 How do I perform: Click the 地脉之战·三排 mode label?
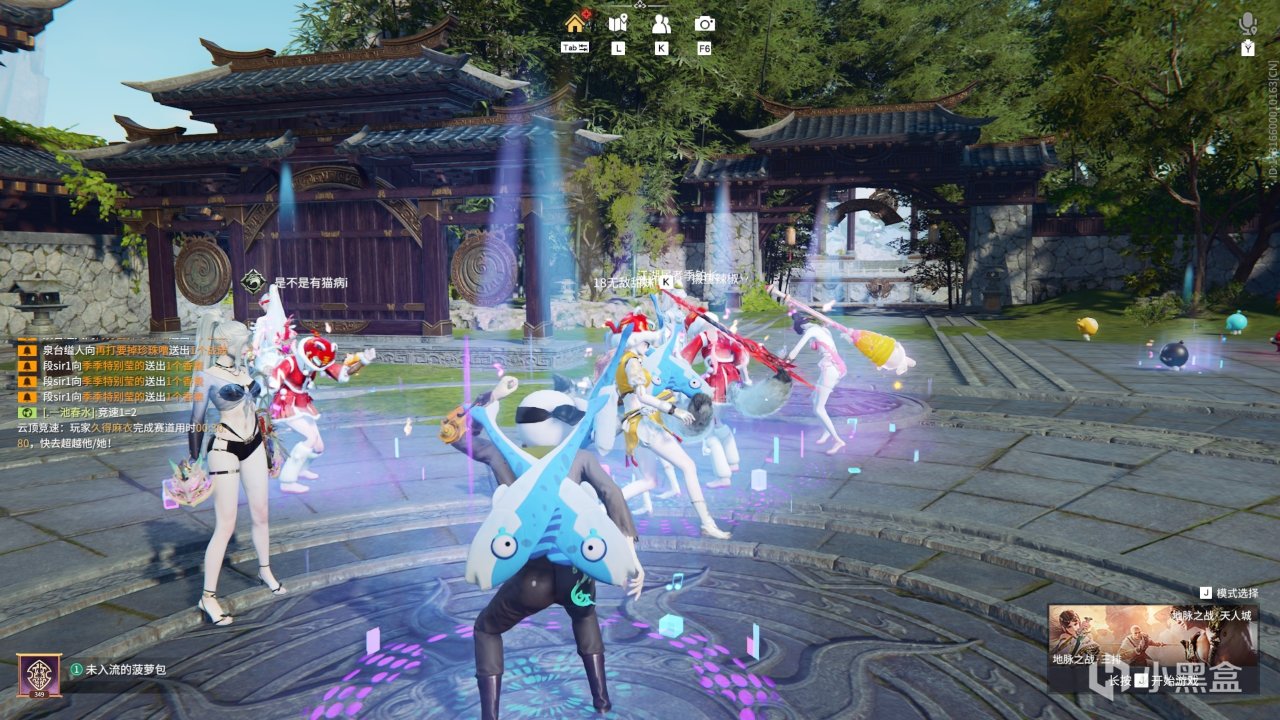tap(1088, 660)
